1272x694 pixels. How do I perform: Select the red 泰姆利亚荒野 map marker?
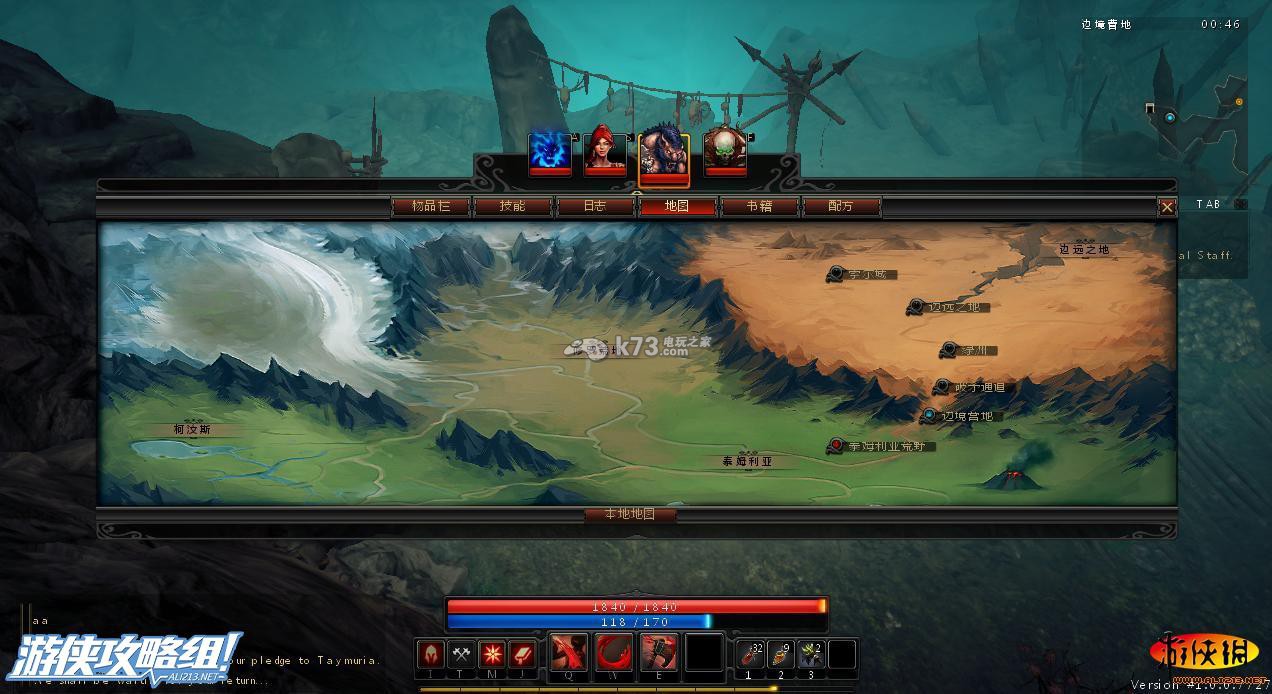(x=835, y=446)
